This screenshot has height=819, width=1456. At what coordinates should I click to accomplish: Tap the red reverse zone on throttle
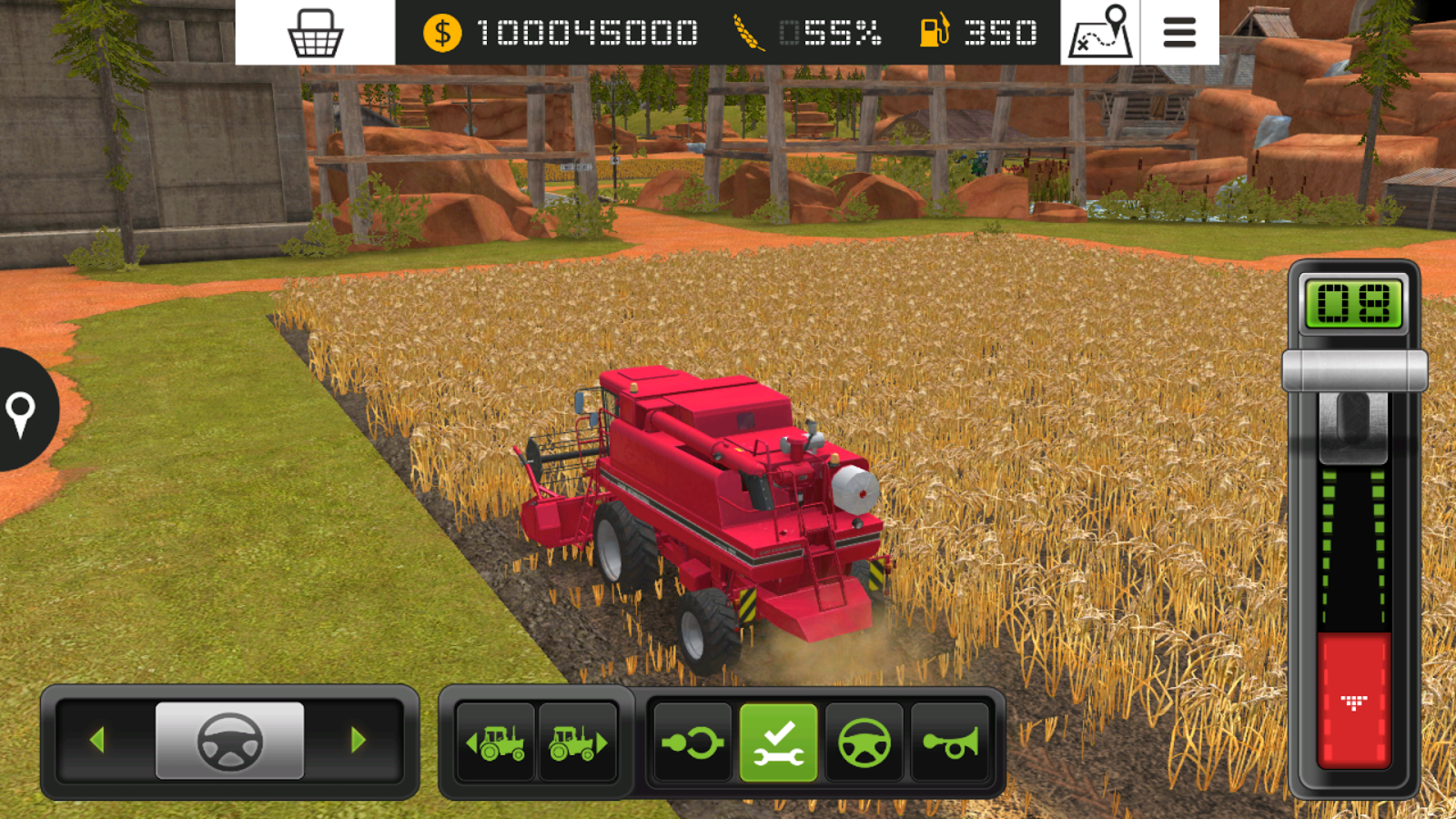click(1354, 699)
